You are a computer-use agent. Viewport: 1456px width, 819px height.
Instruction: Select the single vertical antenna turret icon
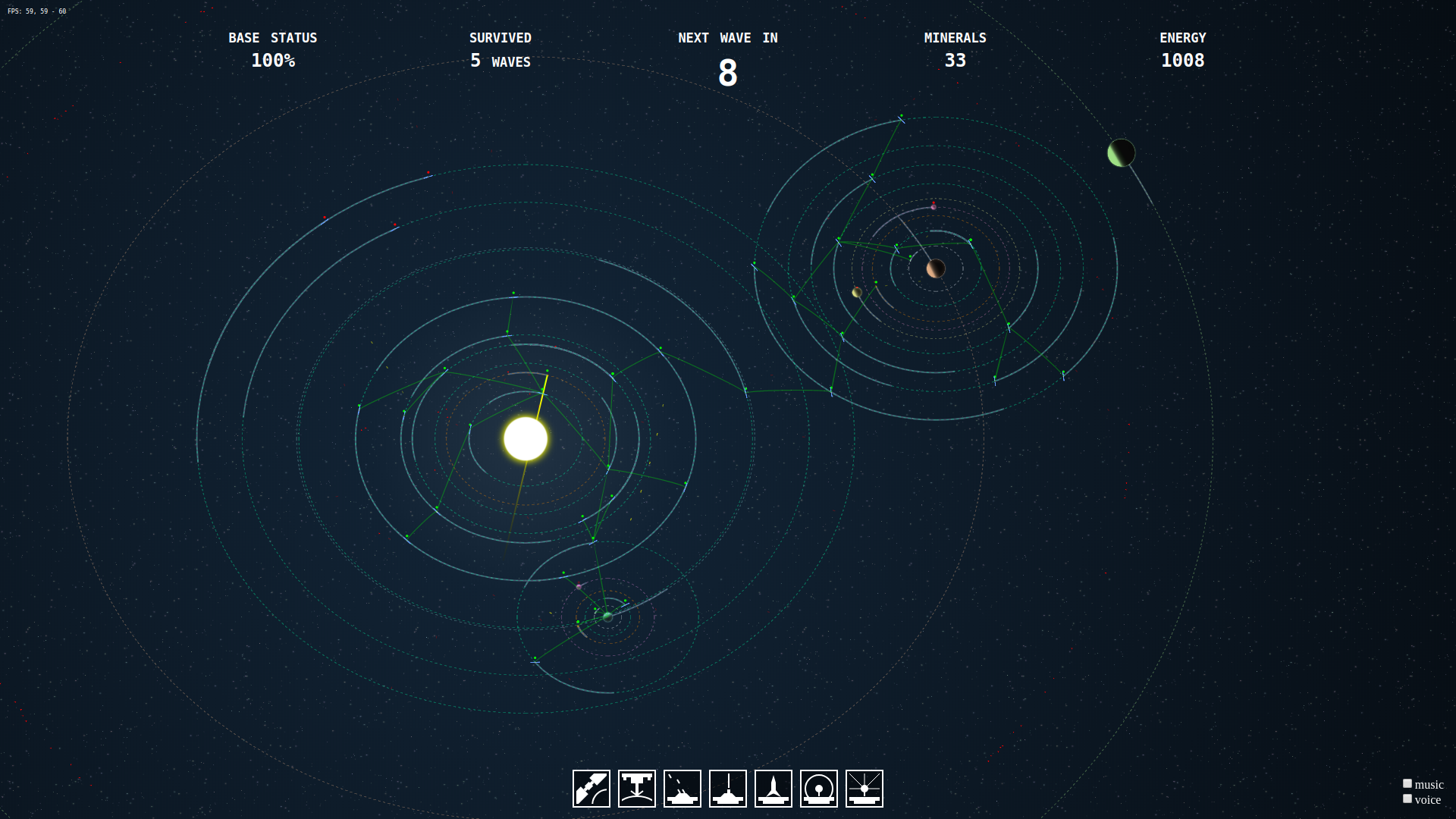(728, 789)
